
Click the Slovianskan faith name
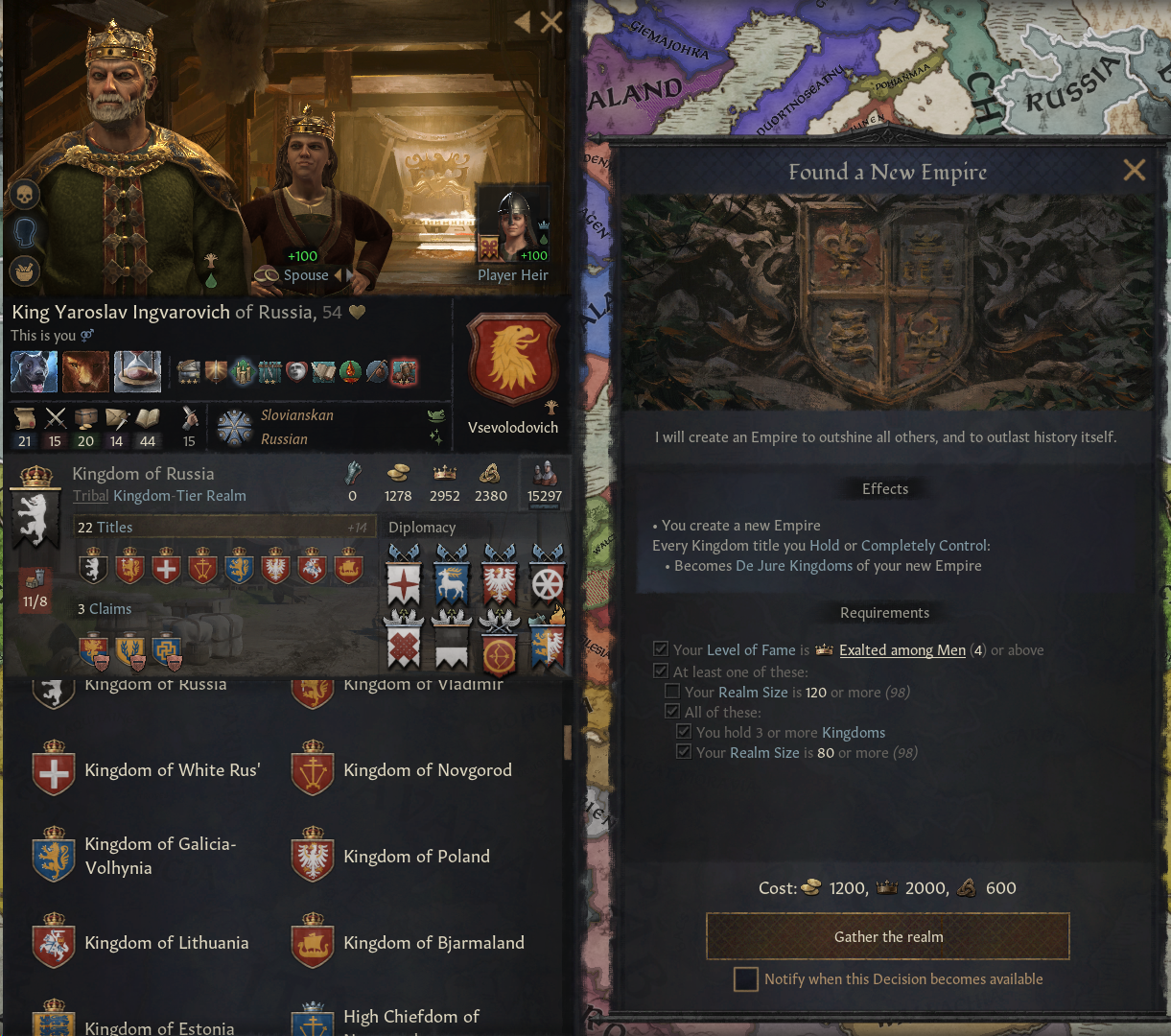(x=297, y=415)
